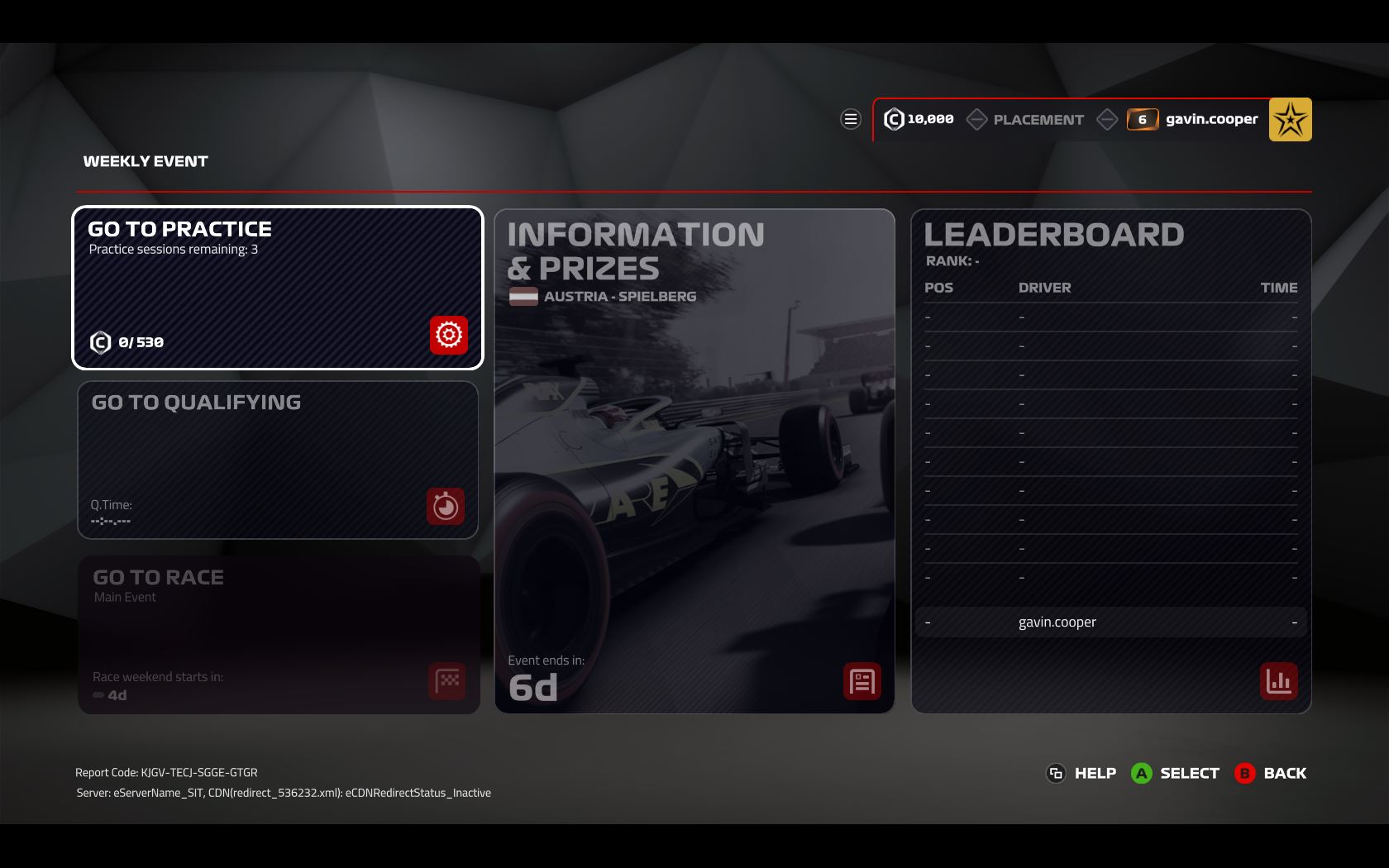The image size is (1389, 868).
Task: Click the checkered flag race icon
Action: click(447, 681)
